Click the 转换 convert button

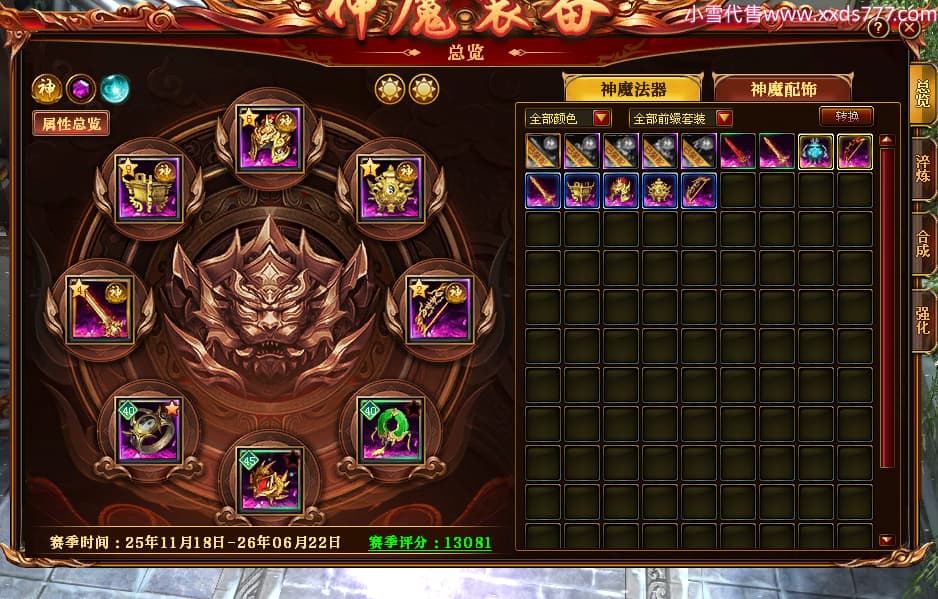pos(846,117)
